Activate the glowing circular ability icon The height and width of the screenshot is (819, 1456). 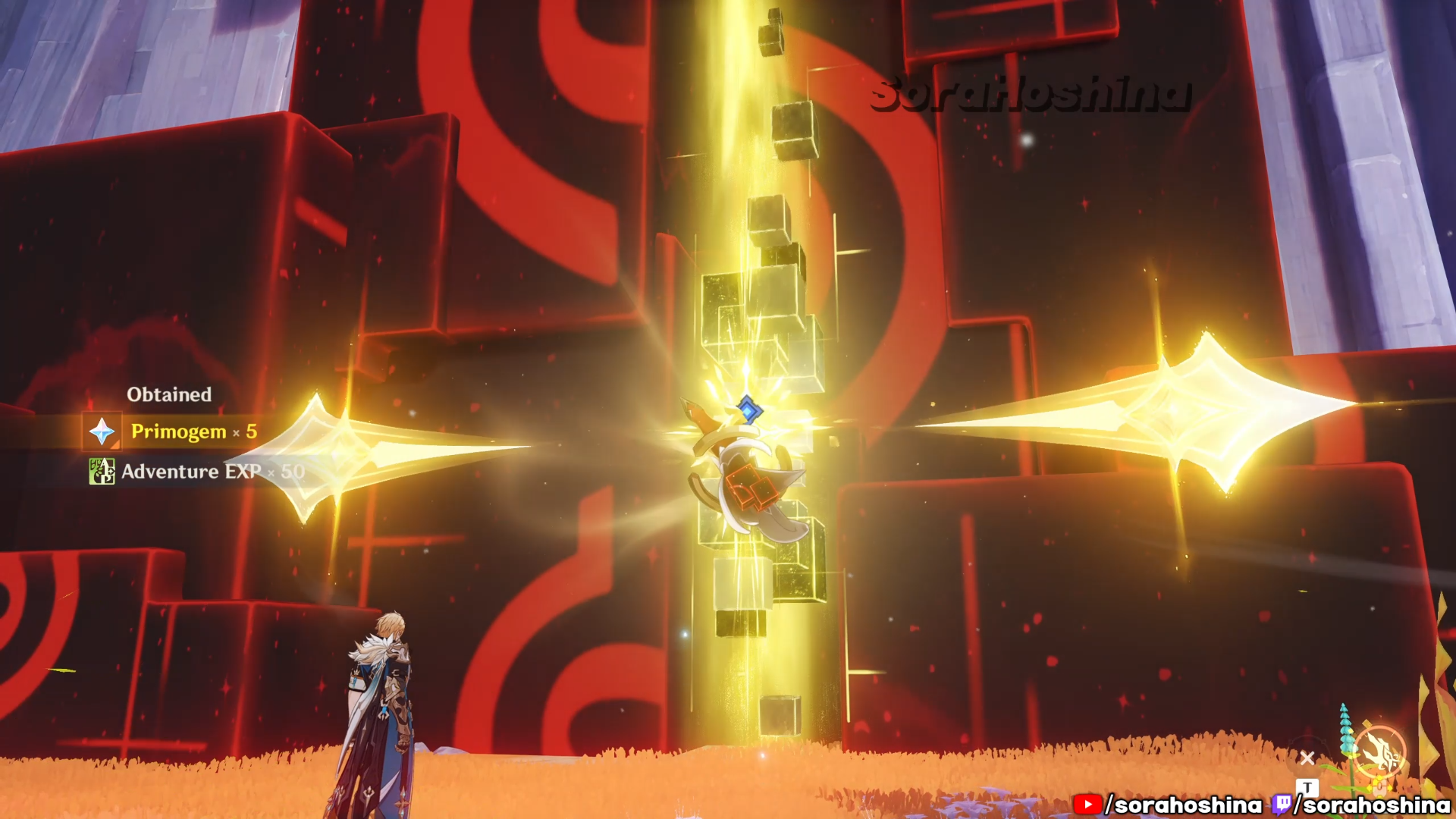(x=1380, y=752)
